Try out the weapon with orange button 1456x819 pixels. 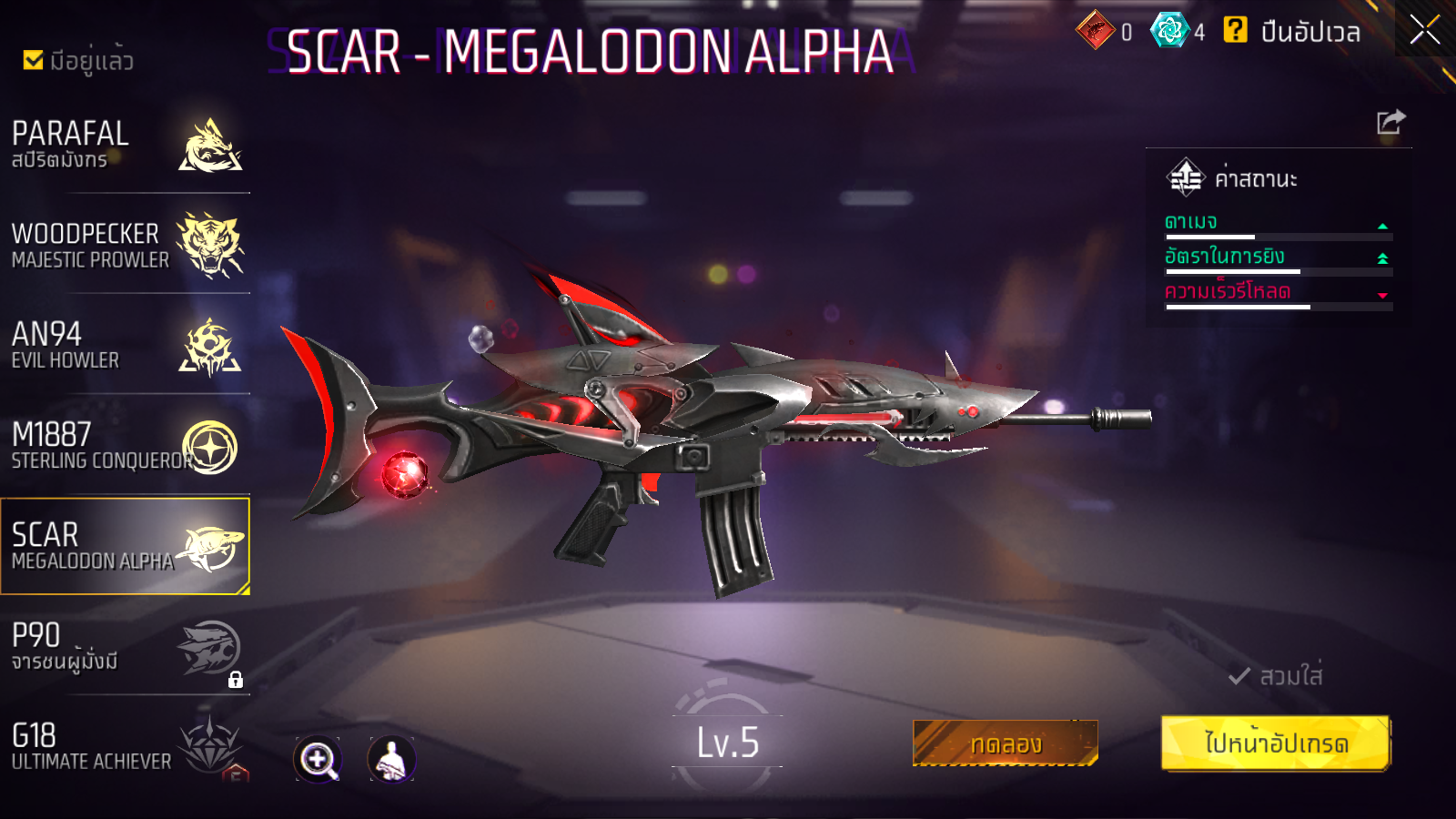pos(1005,743)
